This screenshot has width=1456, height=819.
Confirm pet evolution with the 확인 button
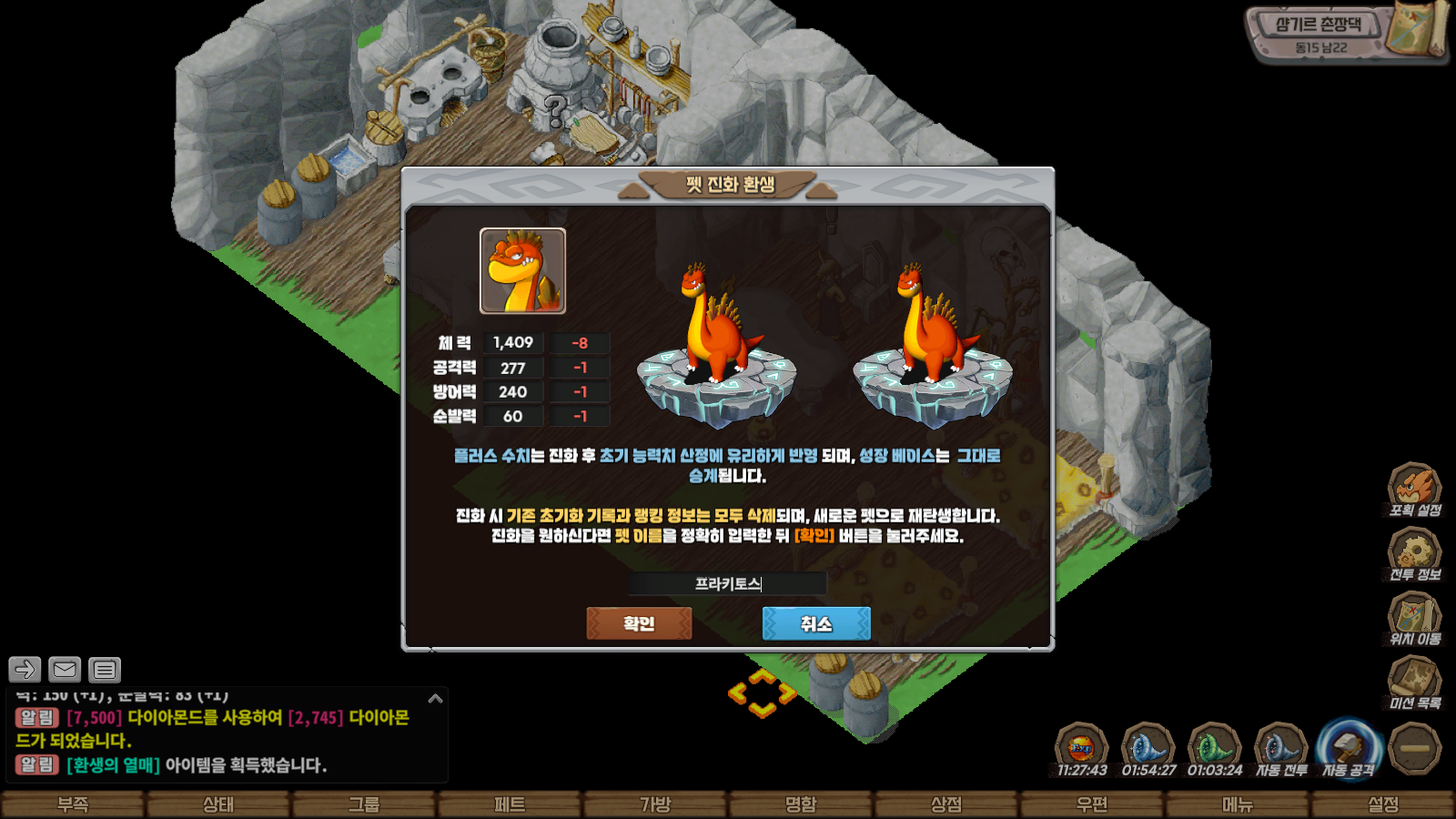coord(639,623)
